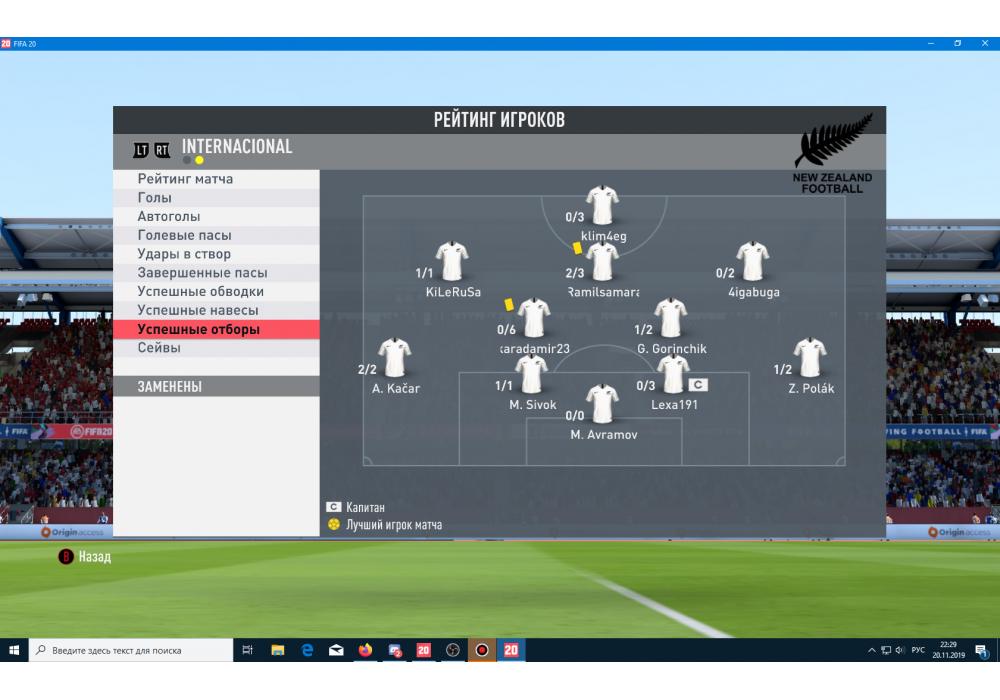Screen dimensions: 1000x700
Task: Click the highlighted Успешные отборы row
Action: click(199, 330)
